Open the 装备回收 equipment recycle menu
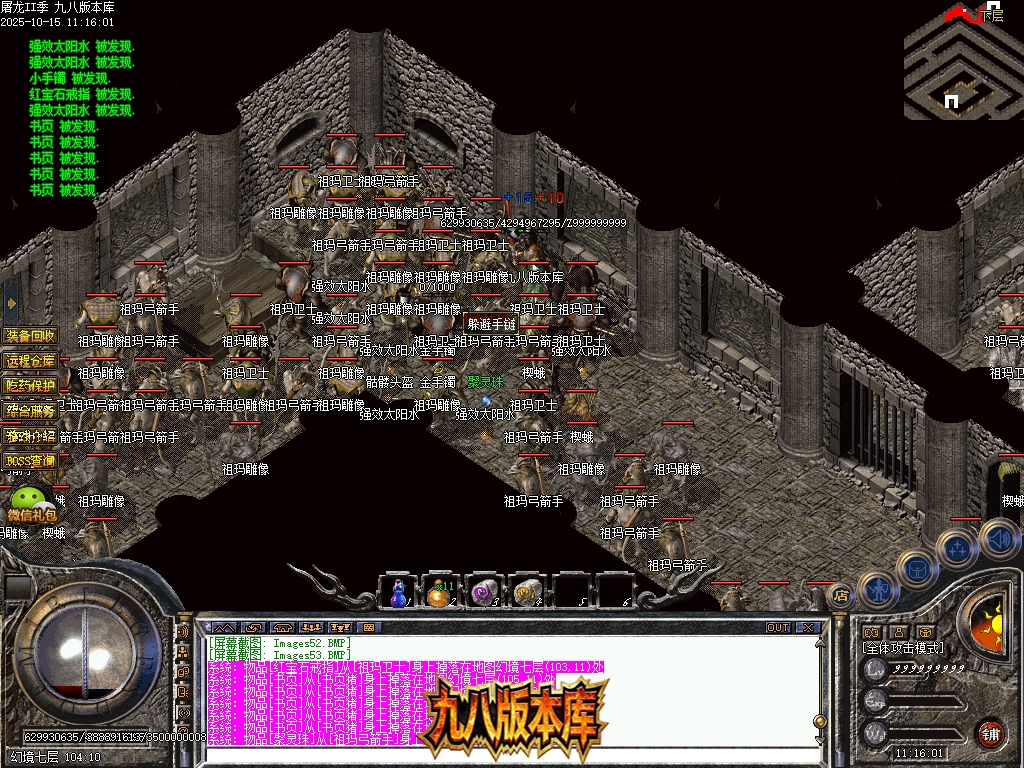The height and width of the screenshot is (768, 1024). point(31,335)
